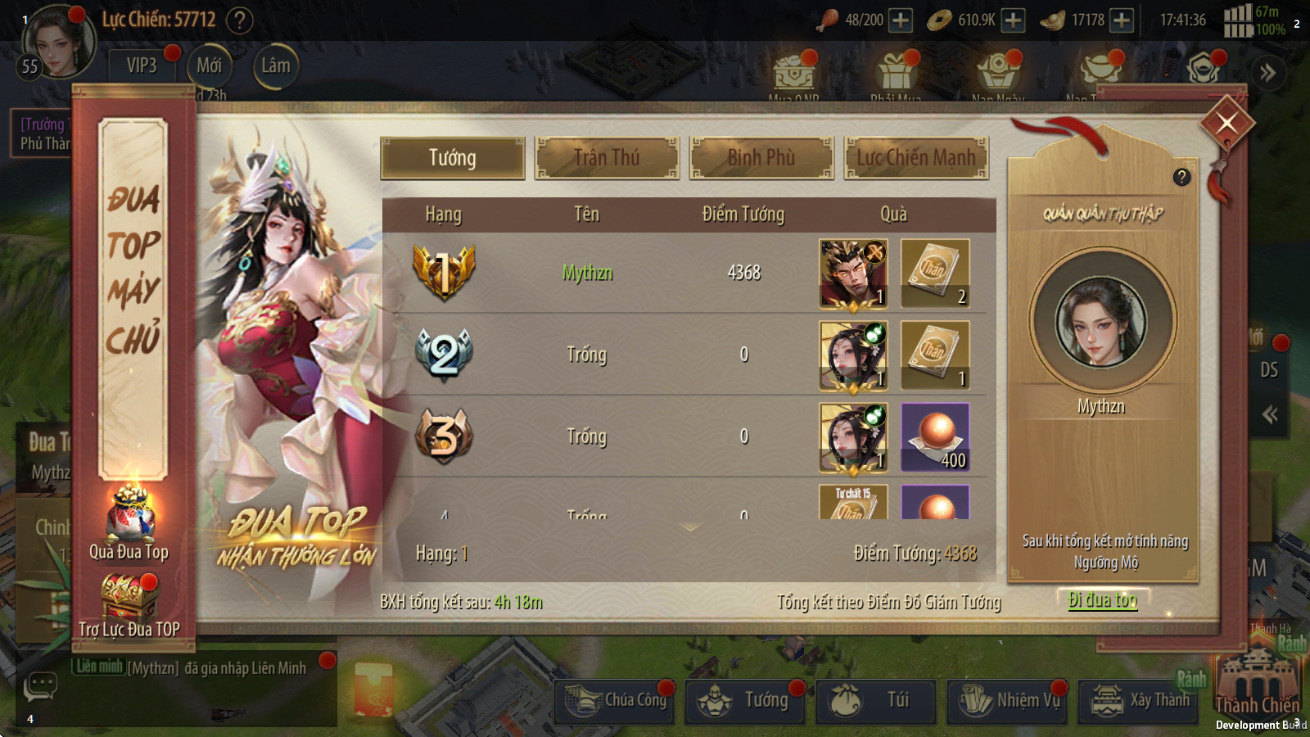Image resolution: width=1310 pixels, height=737 pixels.
Task: Show help for Quán Quân Thu Thập
Action: click(1181, 177)
